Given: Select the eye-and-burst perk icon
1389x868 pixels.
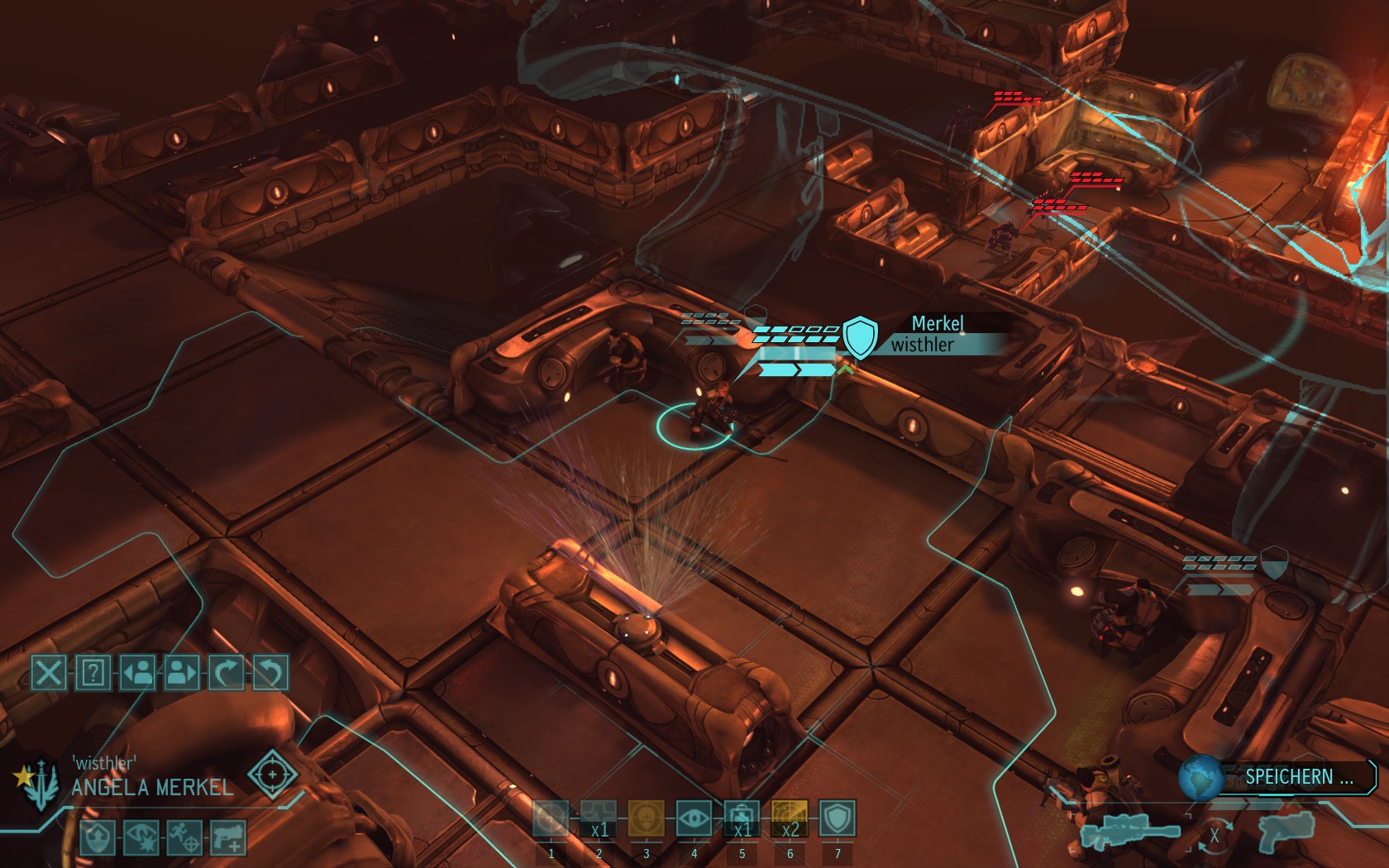Looking at the screenshot, I should tap(141, 837).
